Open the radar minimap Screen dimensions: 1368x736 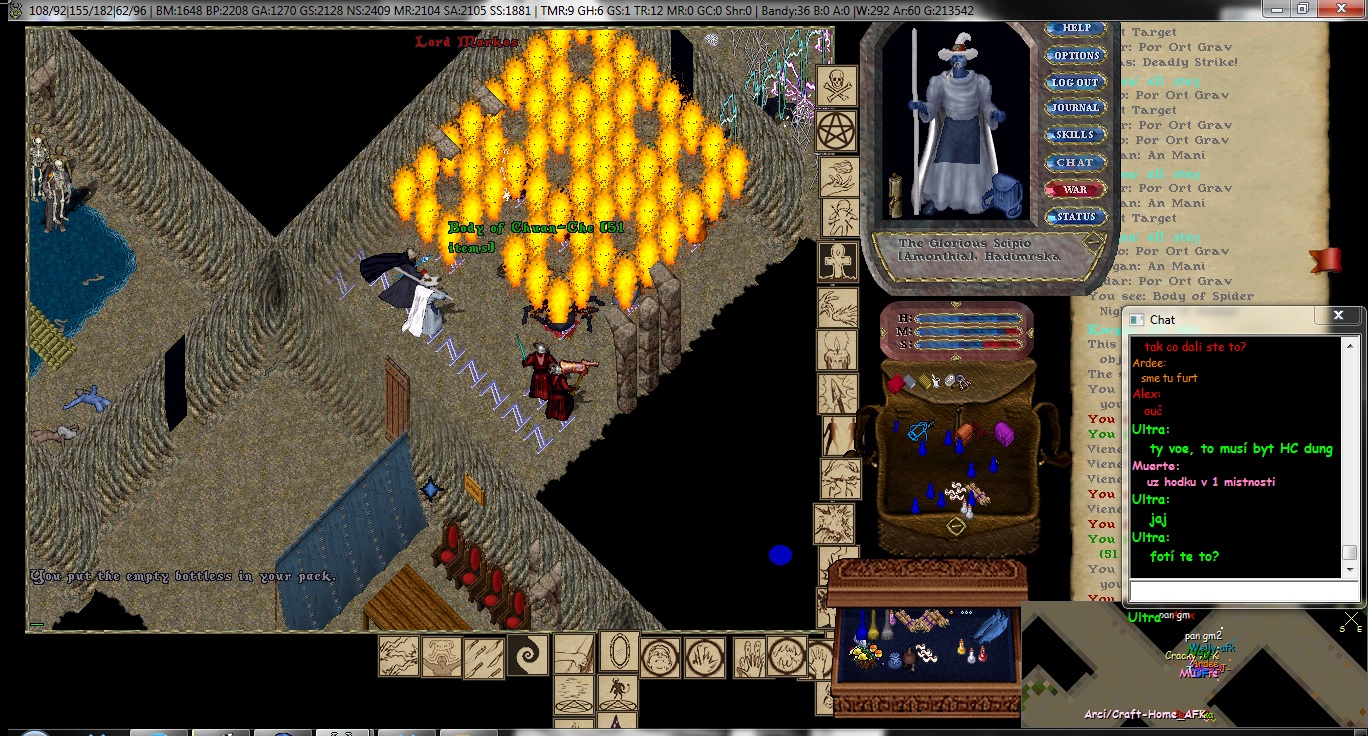click(1190, 665)
